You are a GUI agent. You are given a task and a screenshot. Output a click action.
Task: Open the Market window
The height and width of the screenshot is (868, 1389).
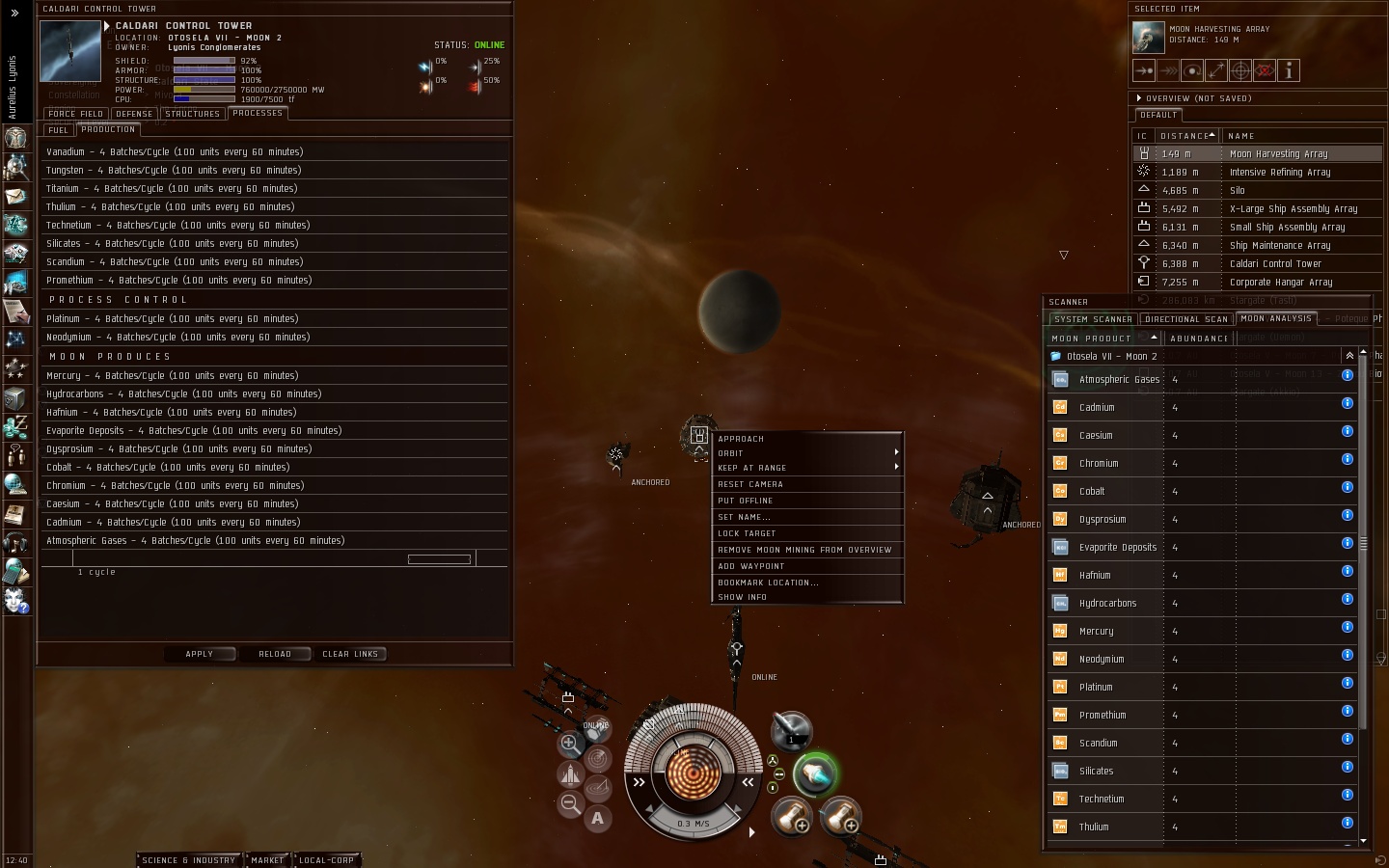pos(267,860)
